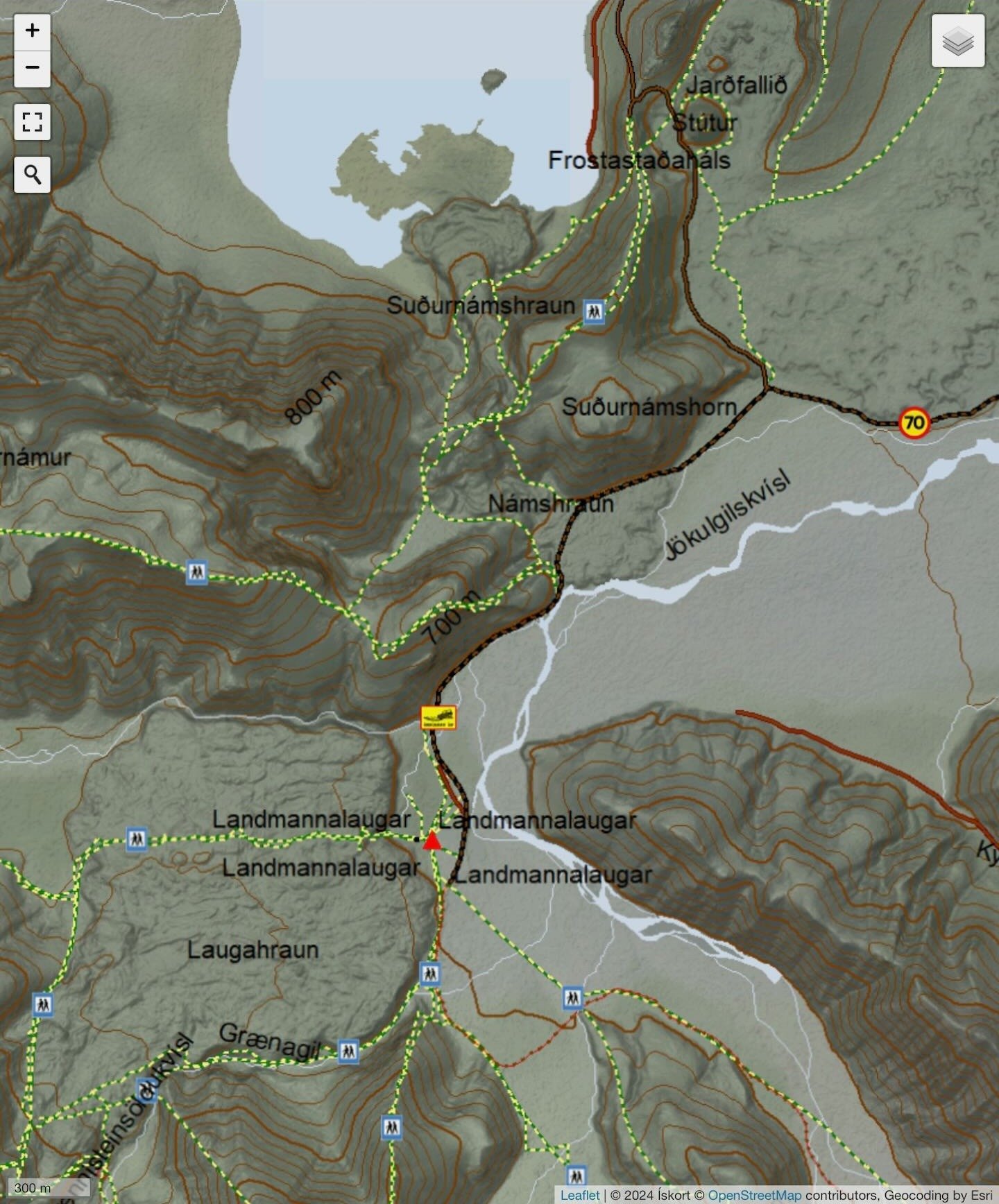Open the magnifying glass search
999x1204 pixels.
[32, 174]
